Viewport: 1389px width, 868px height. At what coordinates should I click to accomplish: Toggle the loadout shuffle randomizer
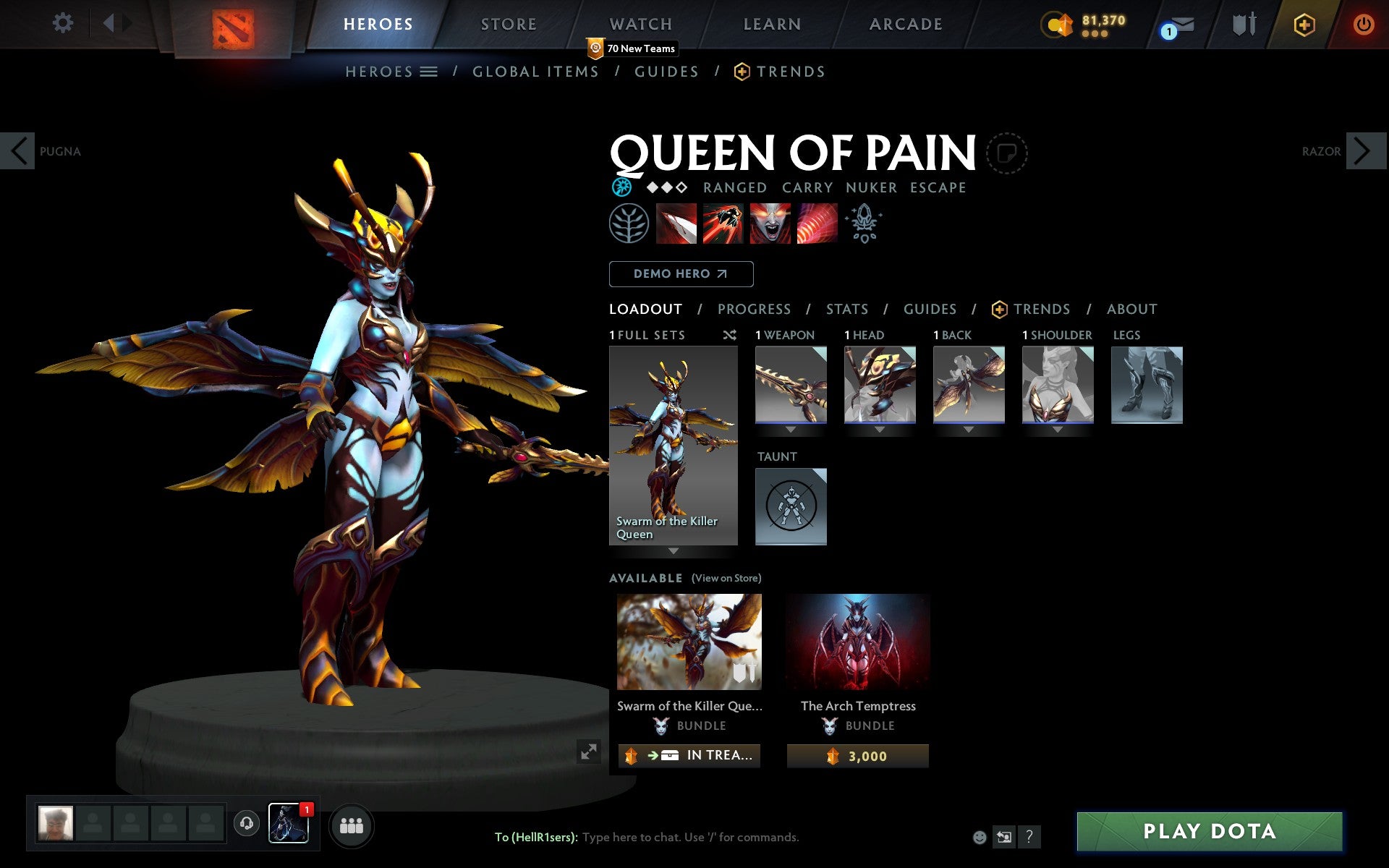pos(729,335)
